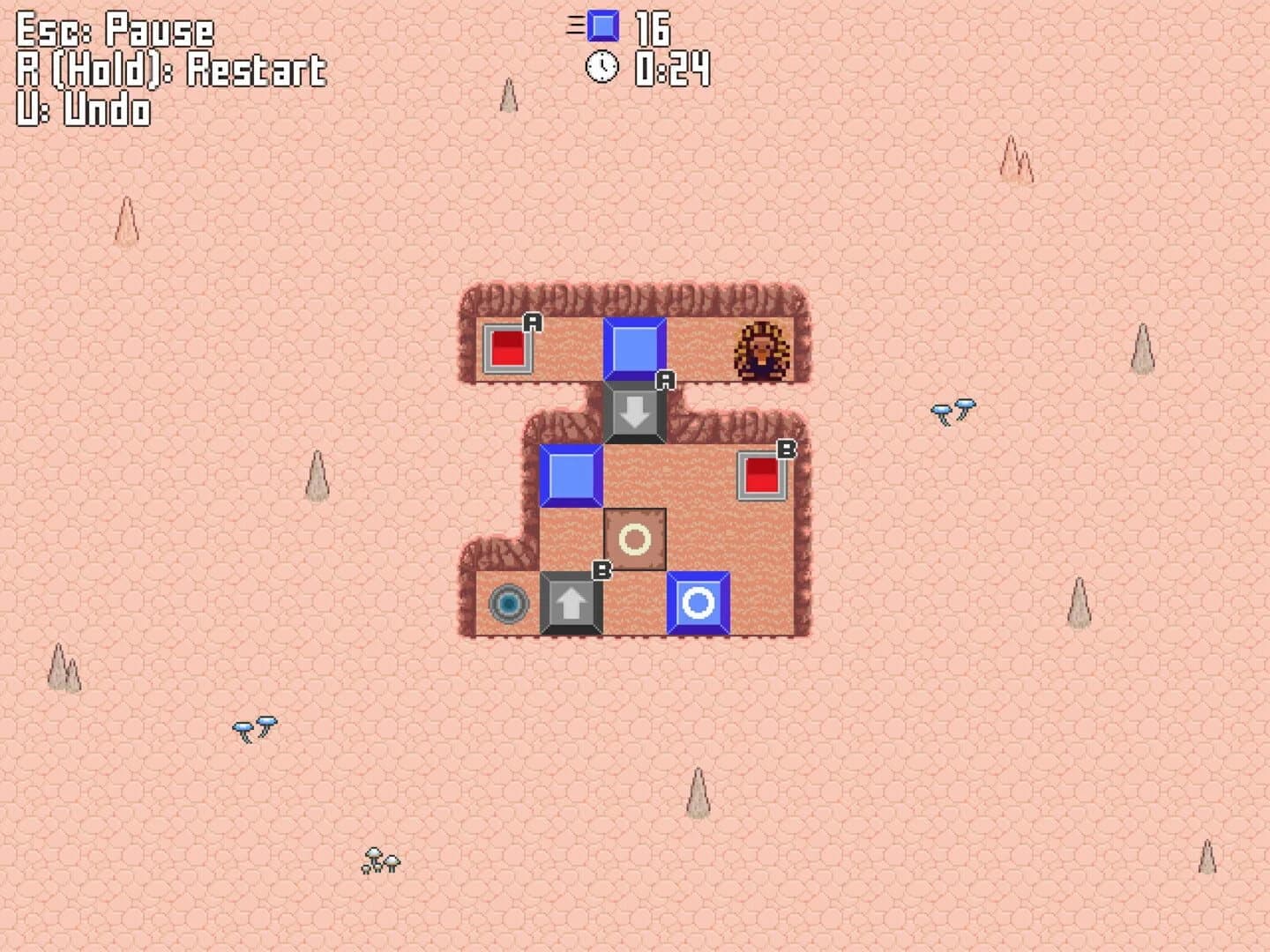Click the beige target ring tile
The height and width of the screenshot is (952, 1270).
634,539
